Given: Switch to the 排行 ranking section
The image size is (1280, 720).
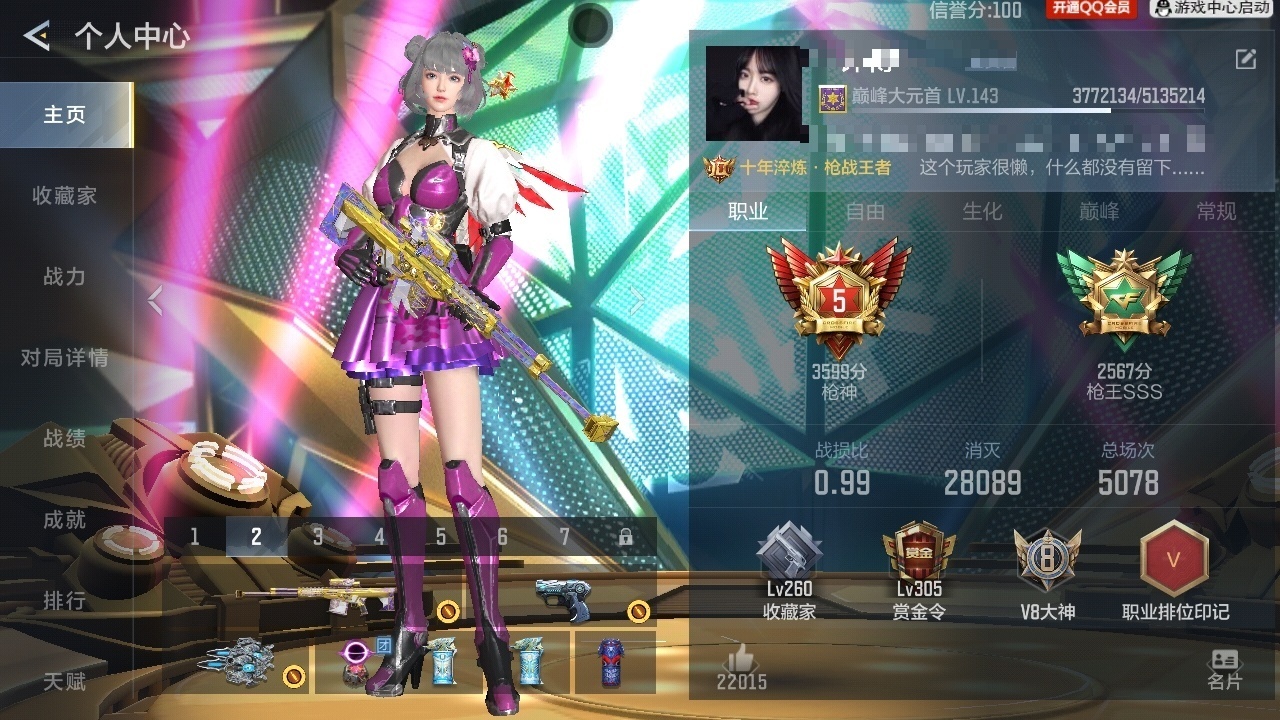Looking at the screenshot, I should (x=64, y=601).
